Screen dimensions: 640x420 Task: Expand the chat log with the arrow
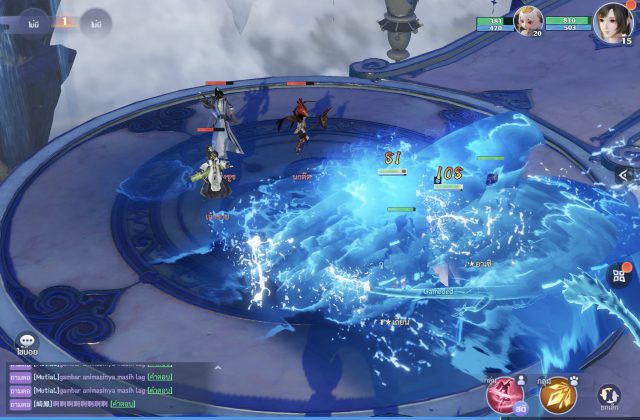tap(219, 368)
